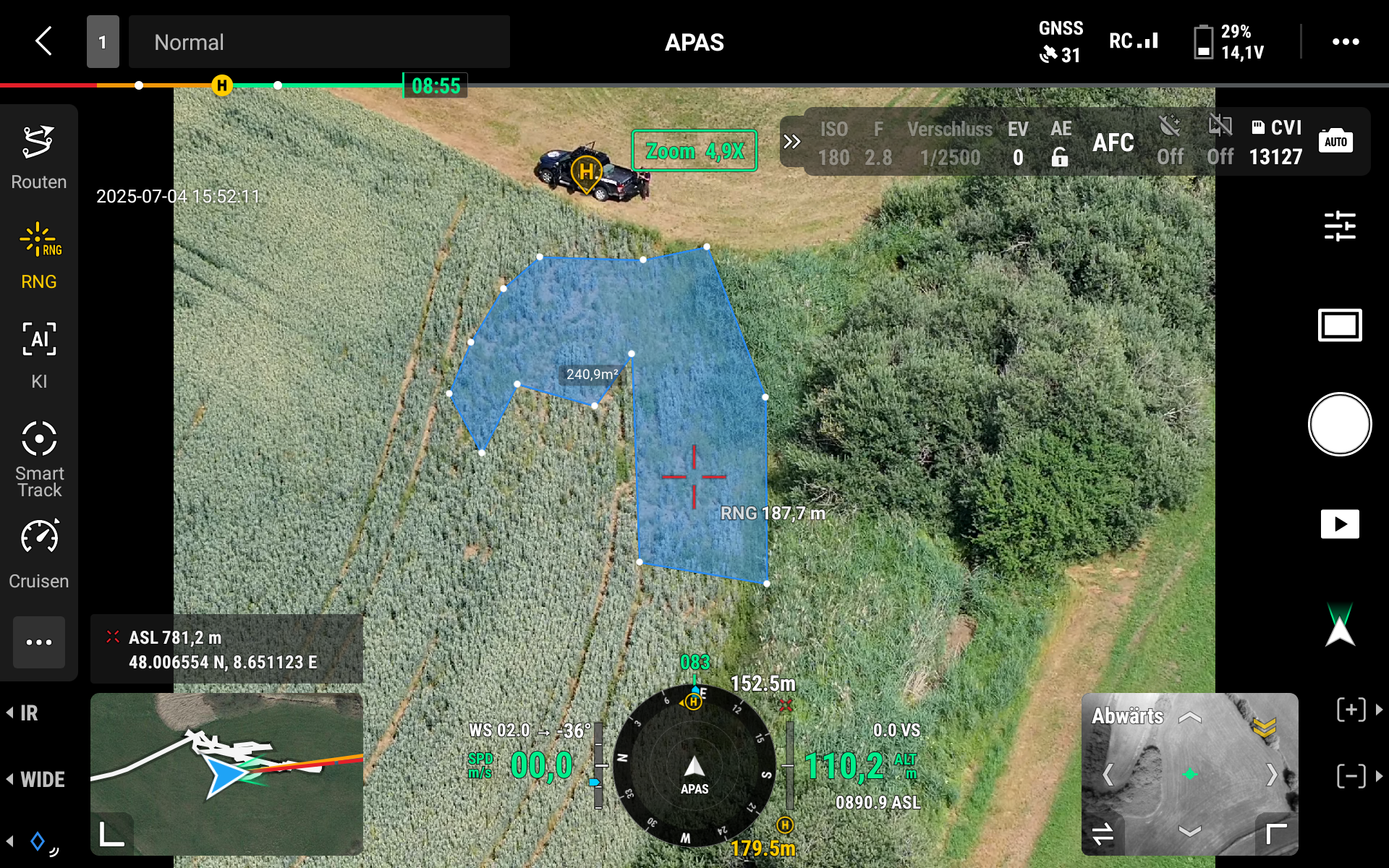Open camera settings sliders icon
The width and height of the screenshot is (1389, 868).
1339,226
